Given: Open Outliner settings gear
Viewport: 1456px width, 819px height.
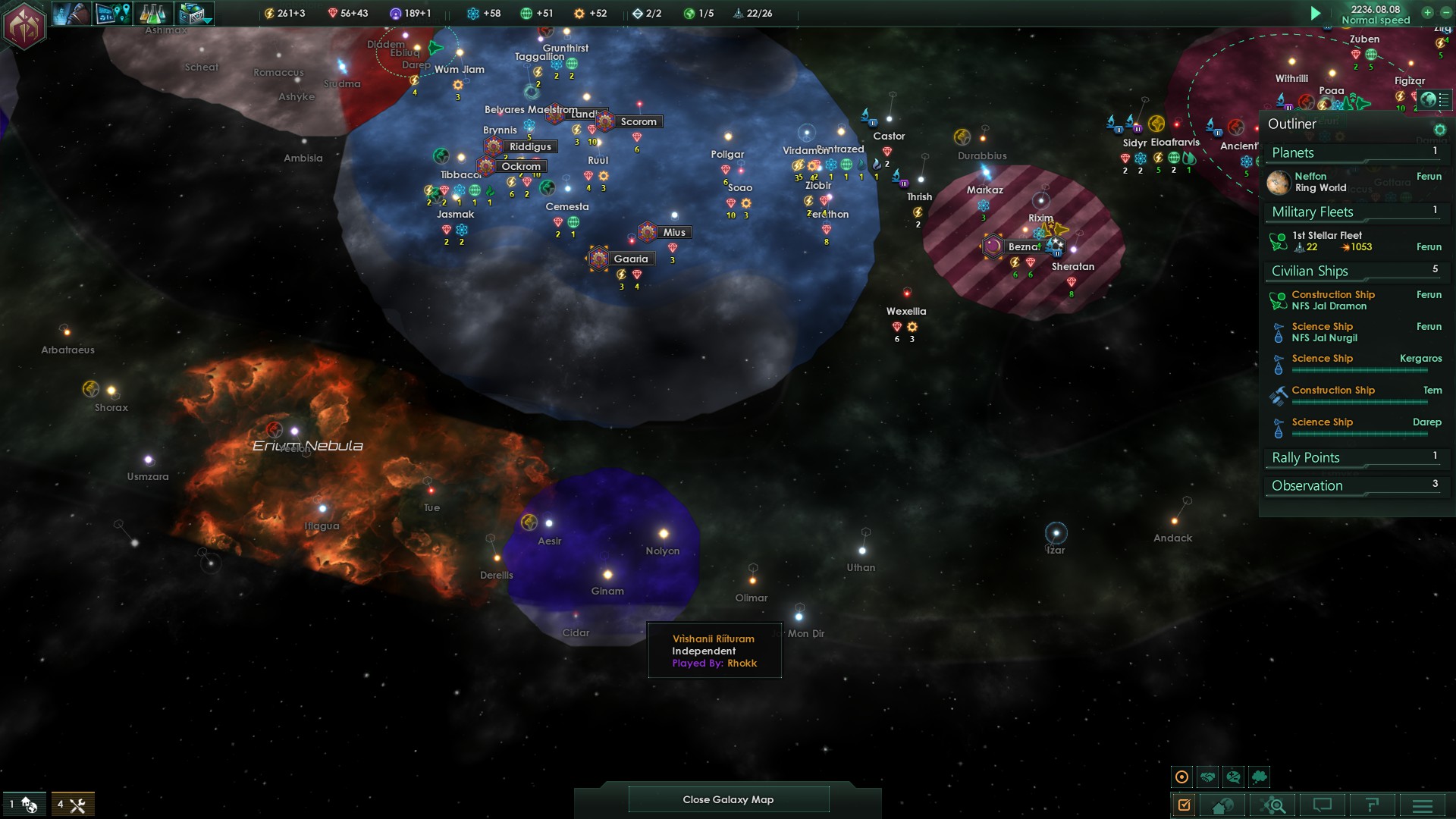Looking at the screenshot, I should click(1439, 130).
